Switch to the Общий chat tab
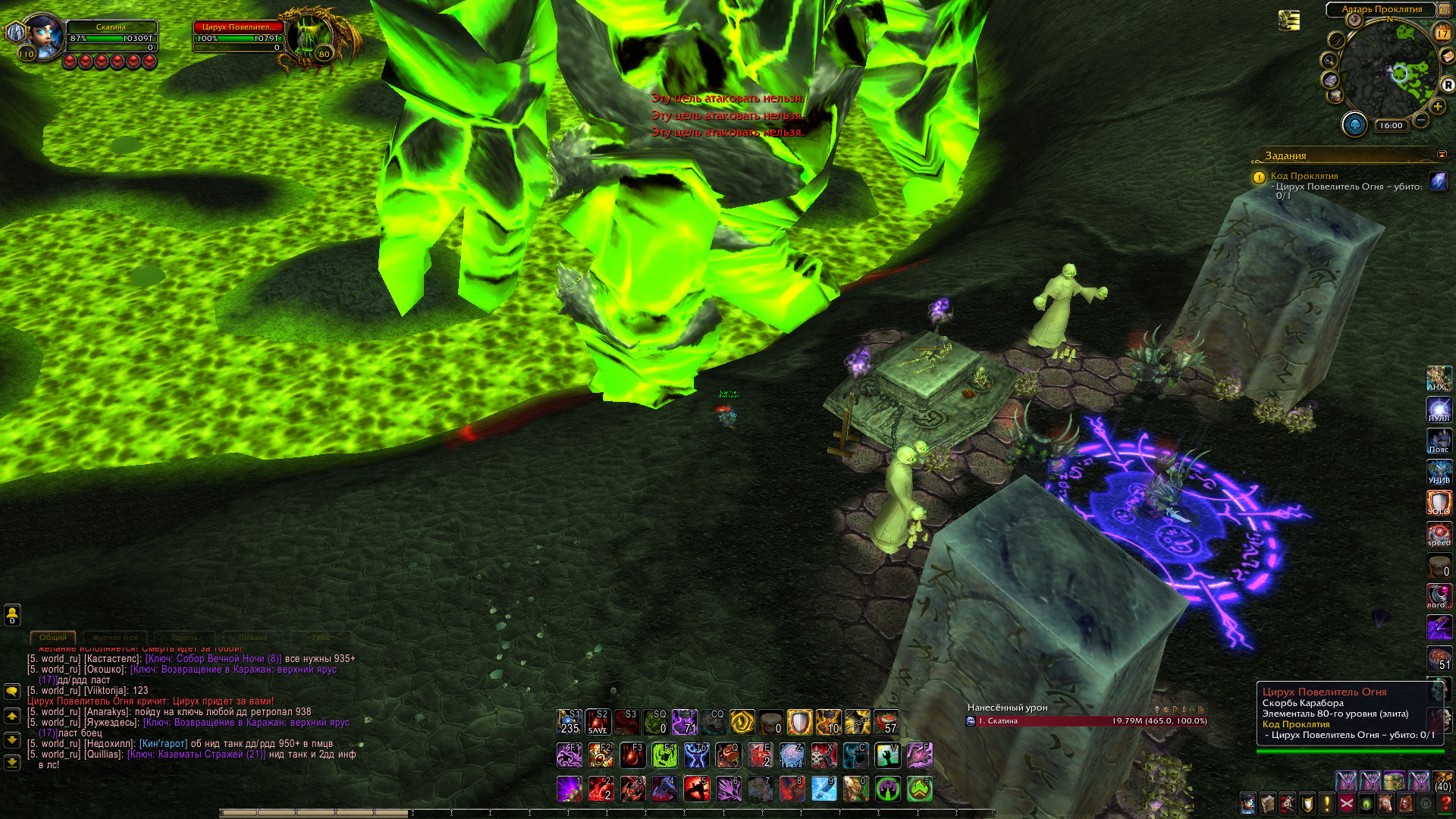The image size is (1456, 819). pyautogui.click(x=53, y=638)
